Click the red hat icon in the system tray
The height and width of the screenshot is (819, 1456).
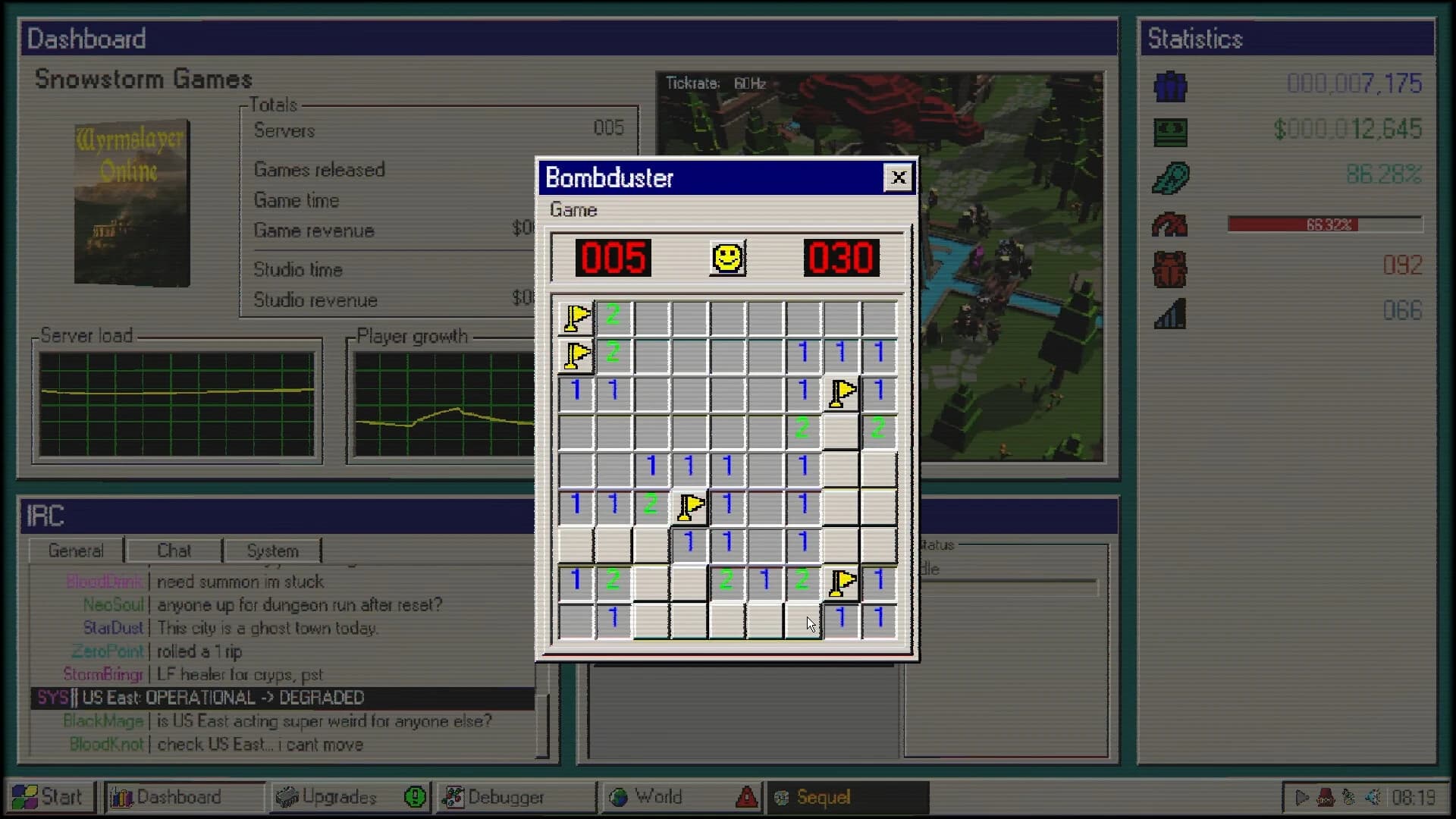click(x=1326, y=797)
